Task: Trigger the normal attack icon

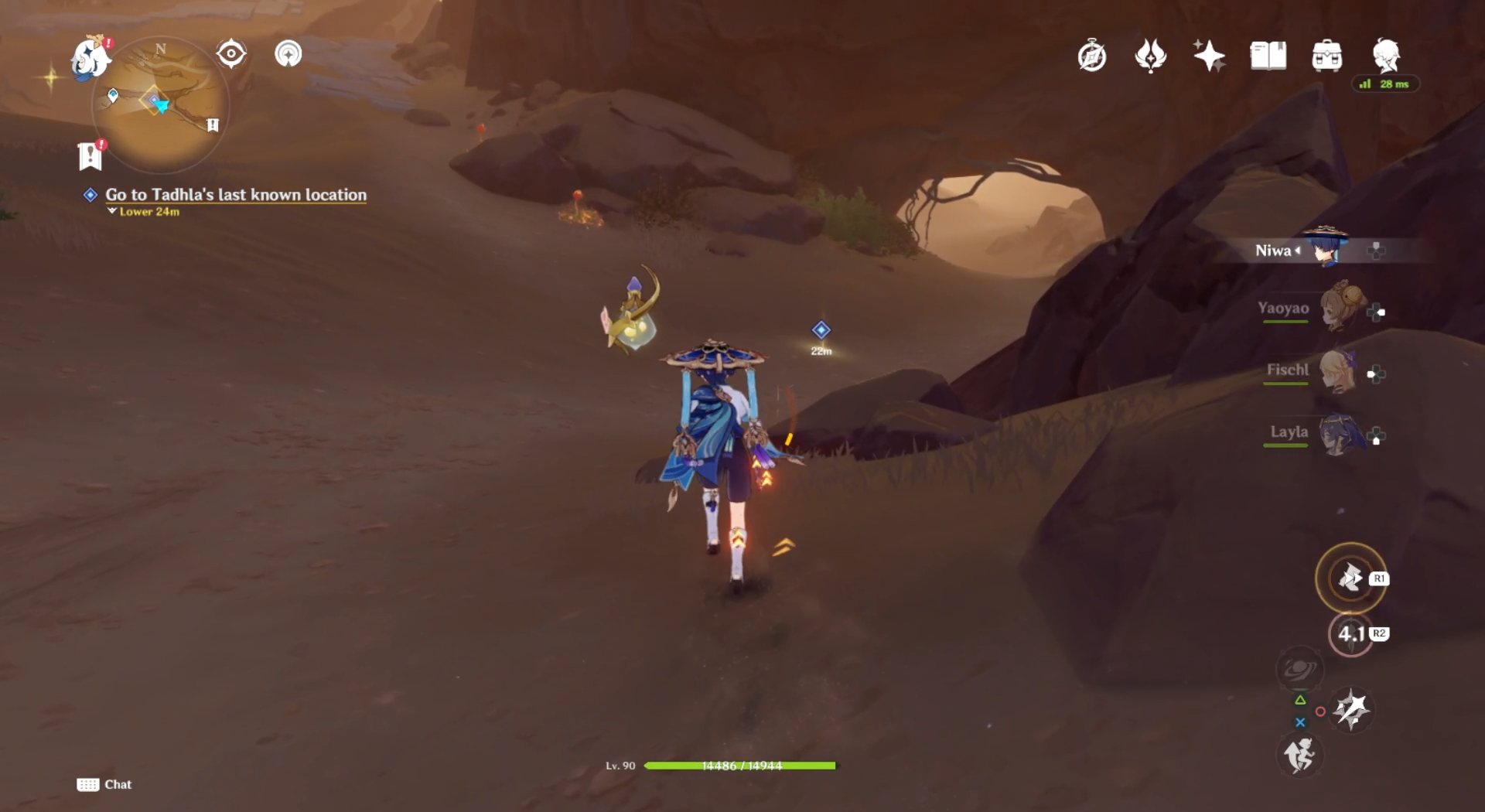Action: click(x=1351, y=709)
